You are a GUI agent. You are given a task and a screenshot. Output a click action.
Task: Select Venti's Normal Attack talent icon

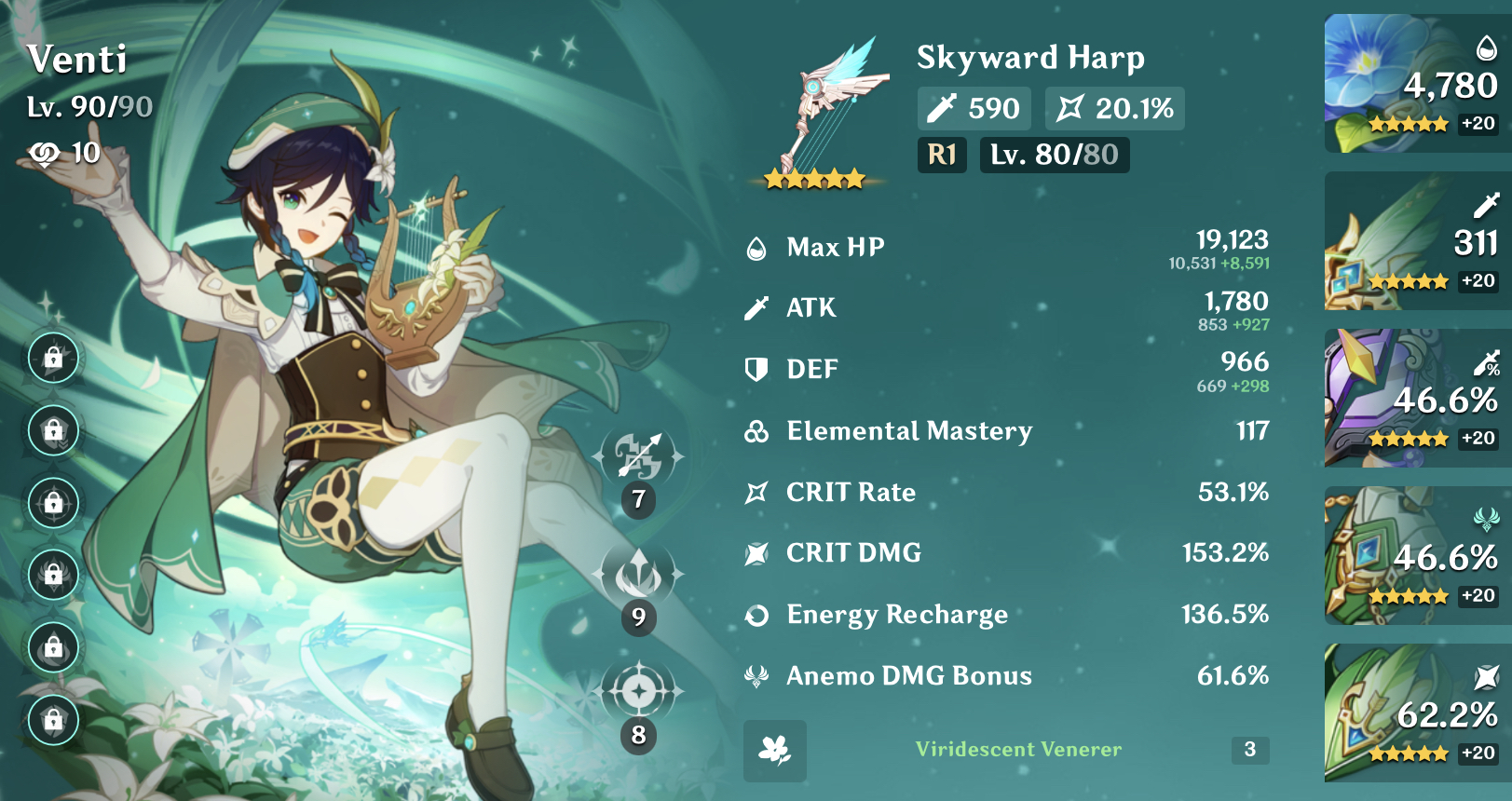(x=637, y=452)
